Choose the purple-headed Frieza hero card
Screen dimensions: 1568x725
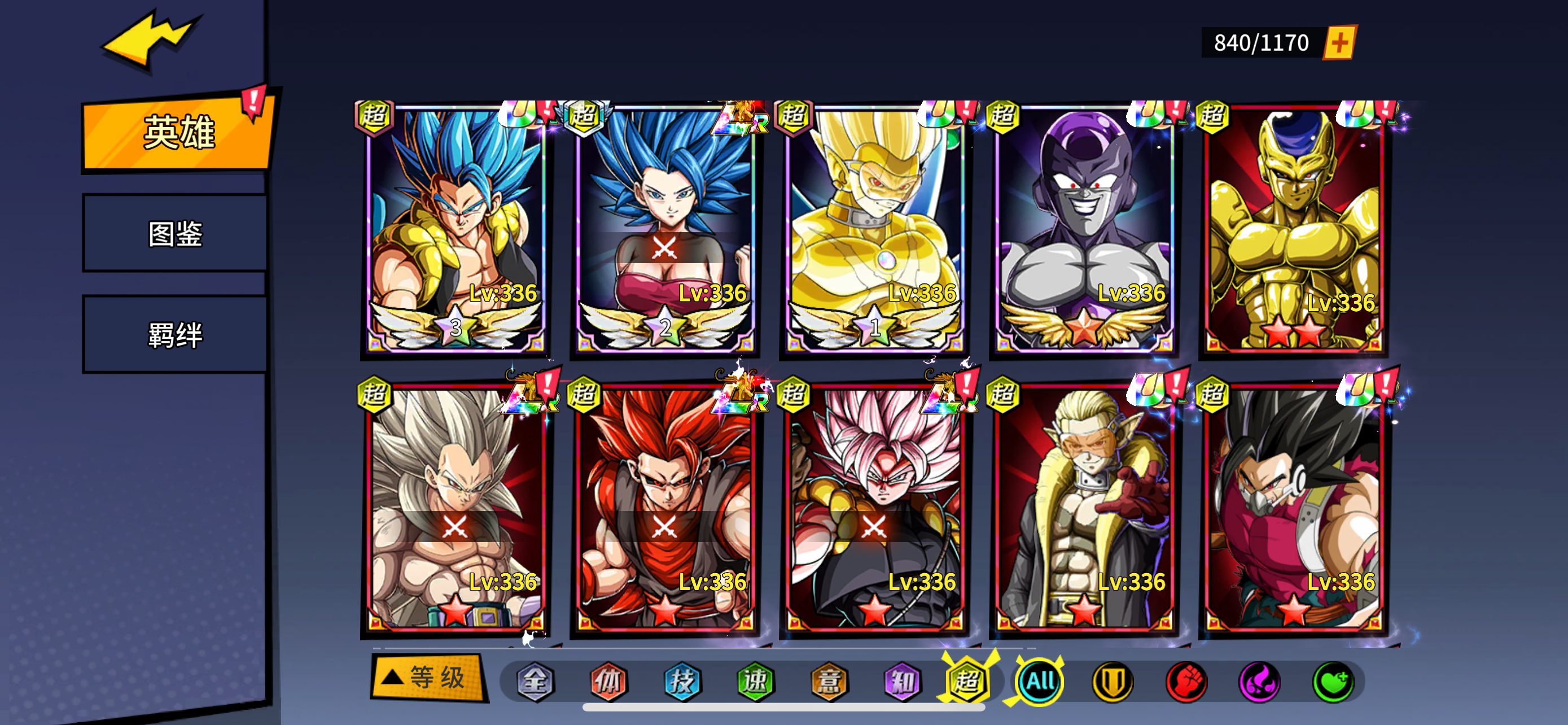[x=1084, y=228]
